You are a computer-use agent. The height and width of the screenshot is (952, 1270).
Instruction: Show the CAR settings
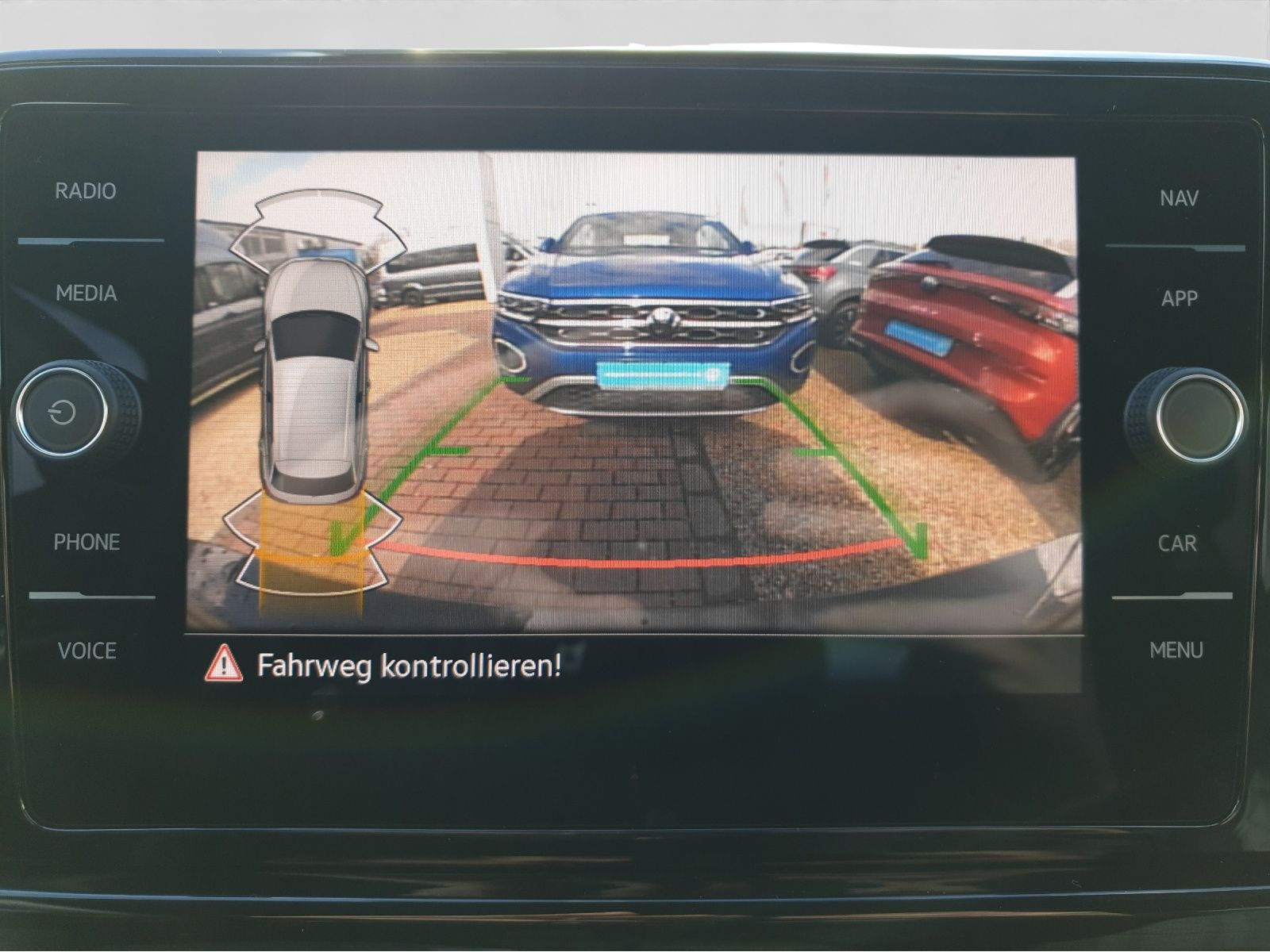(1176, 543)
